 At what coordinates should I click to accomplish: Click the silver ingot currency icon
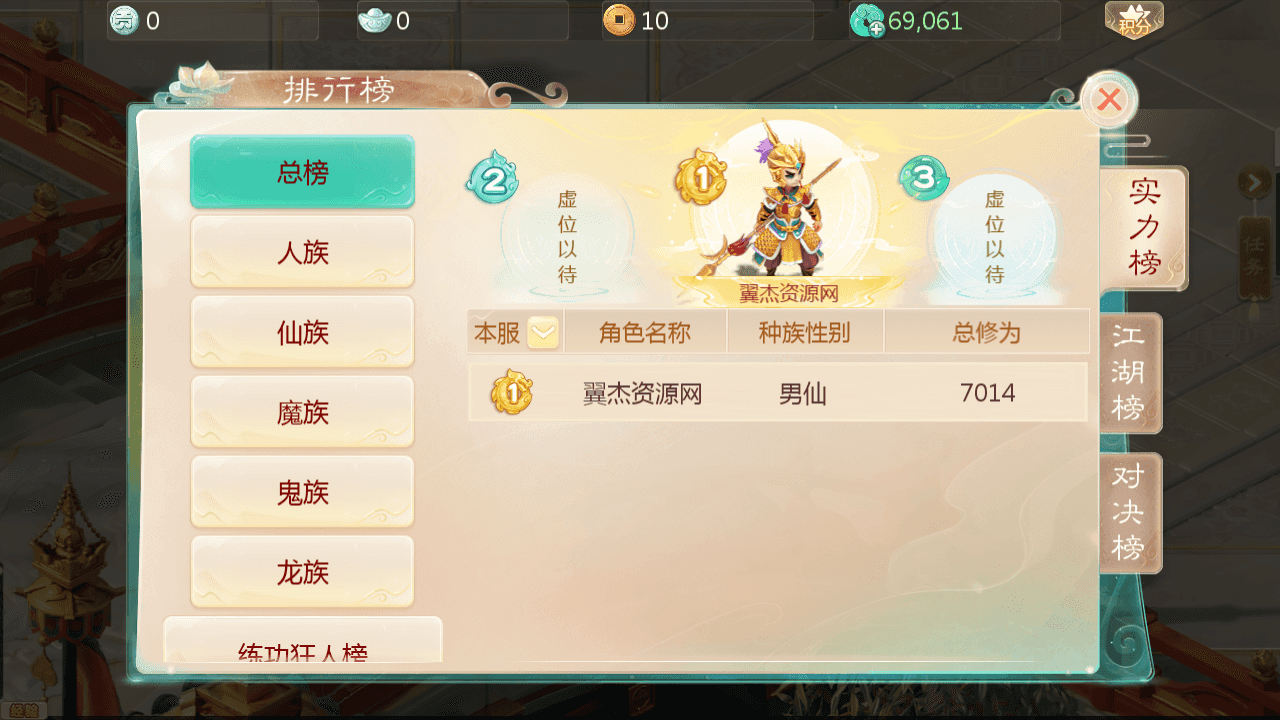375,18
